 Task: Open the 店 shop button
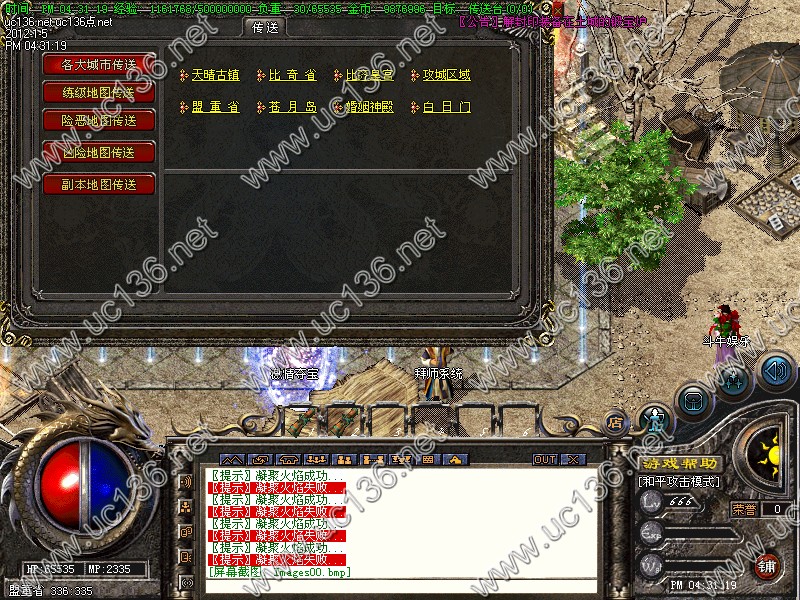click(616, 422)
